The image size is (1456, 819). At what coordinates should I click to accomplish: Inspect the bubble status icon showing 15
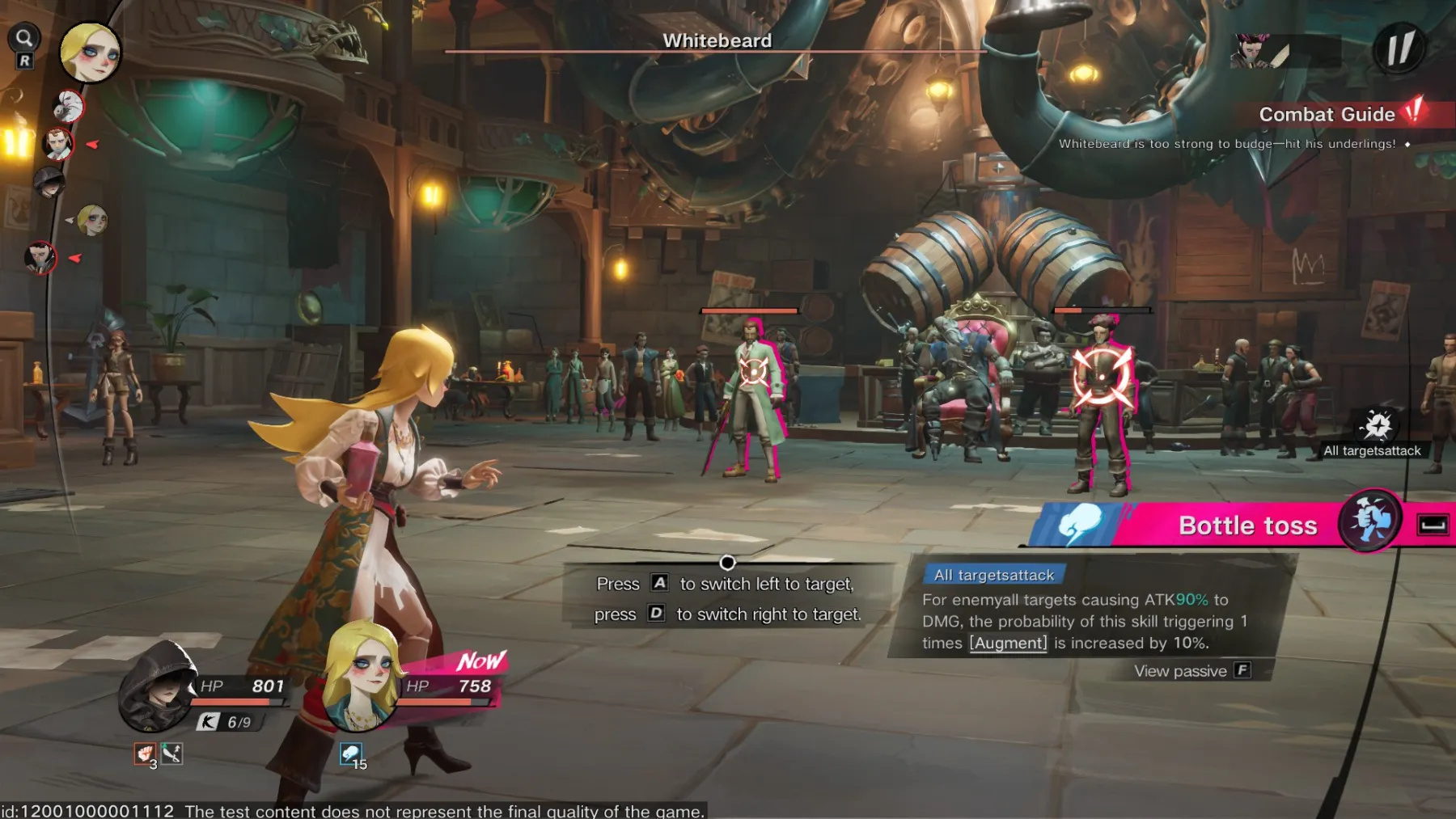[351, 755]
